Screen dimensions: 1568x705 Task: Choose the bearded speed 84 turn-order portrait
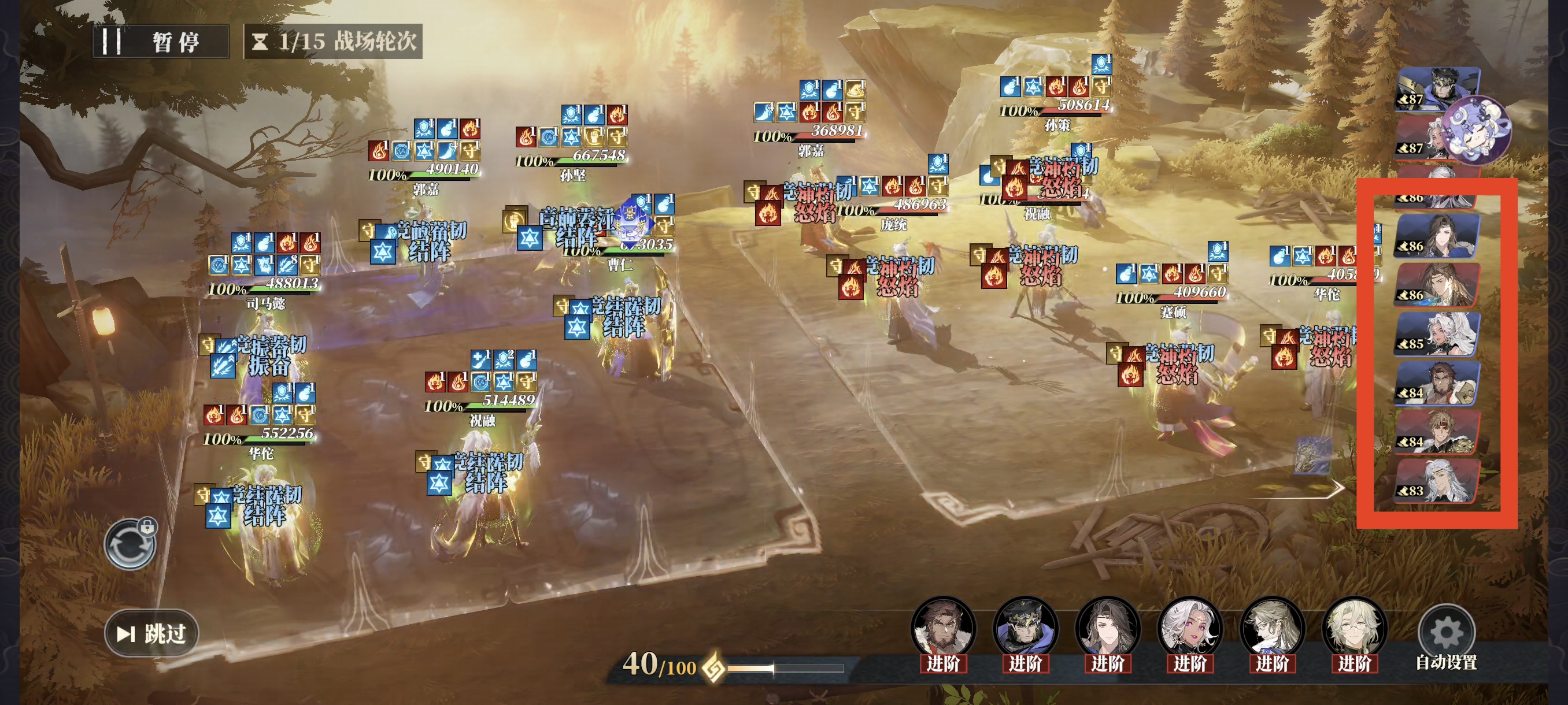point(1437,383)
